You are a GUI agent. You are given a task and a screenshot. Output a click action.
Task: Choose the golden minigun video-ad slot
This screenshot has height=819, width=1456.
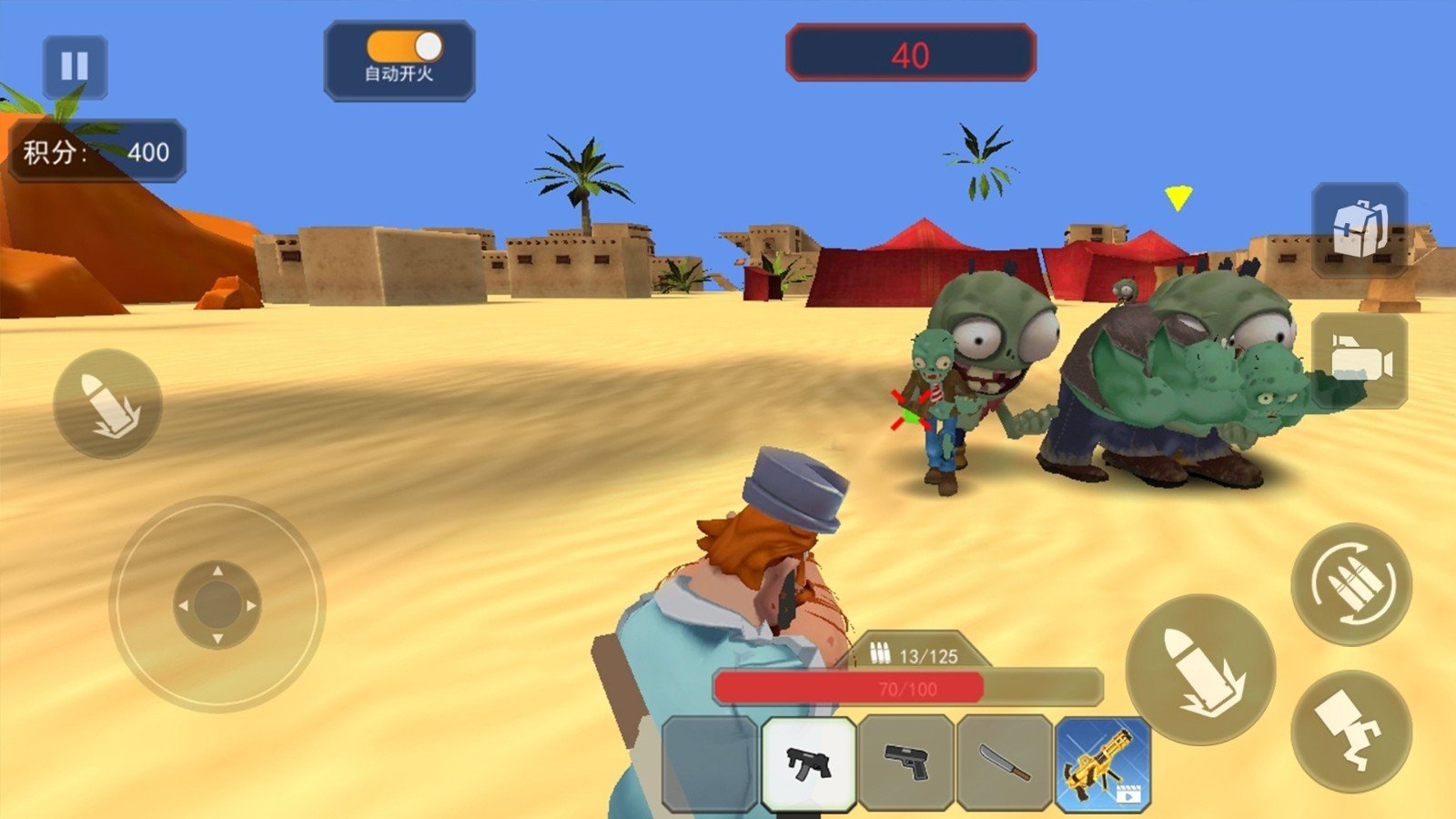(1103, 763)
